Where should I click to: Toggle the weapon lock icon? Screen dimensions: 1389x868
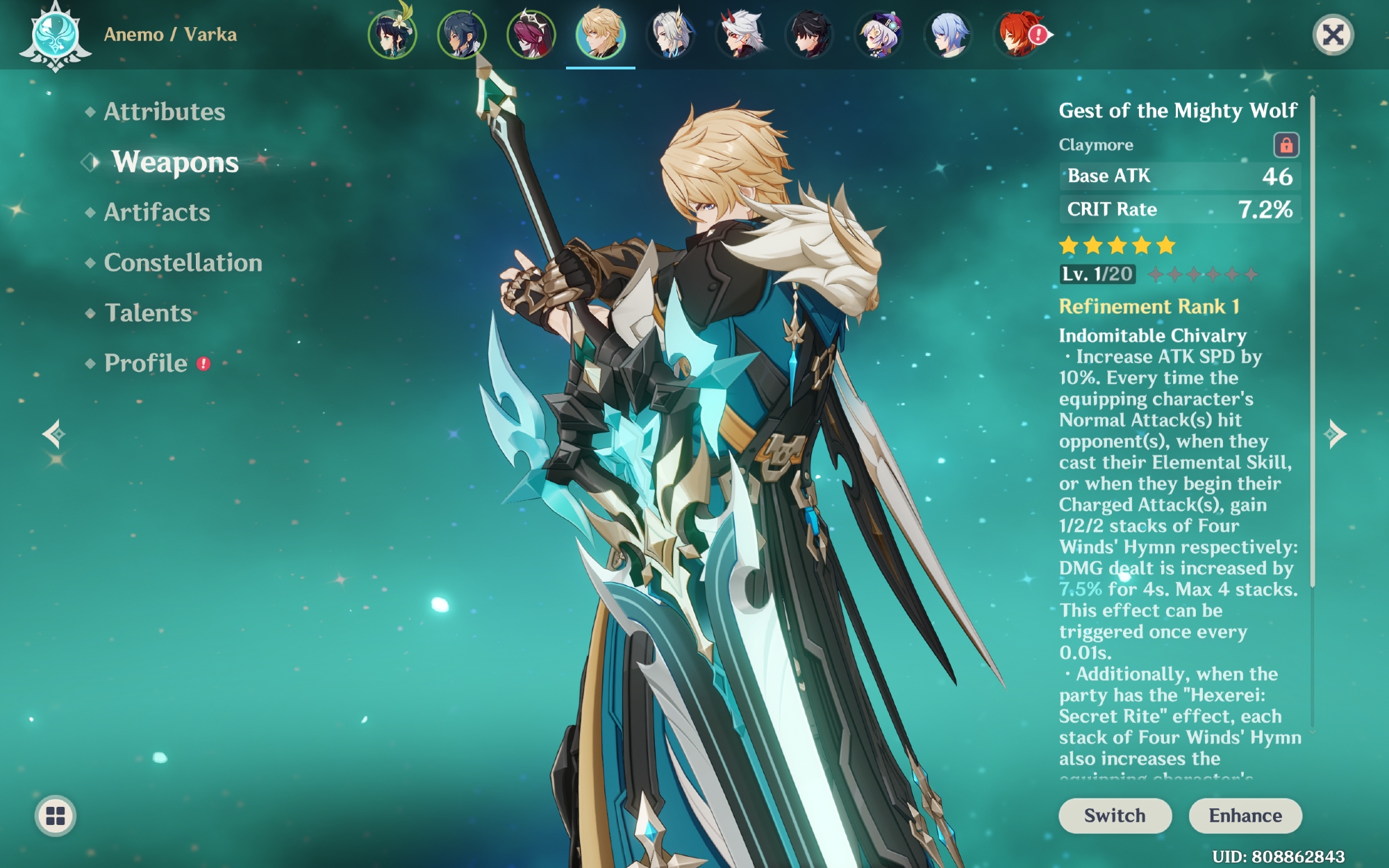point(1286,145)
